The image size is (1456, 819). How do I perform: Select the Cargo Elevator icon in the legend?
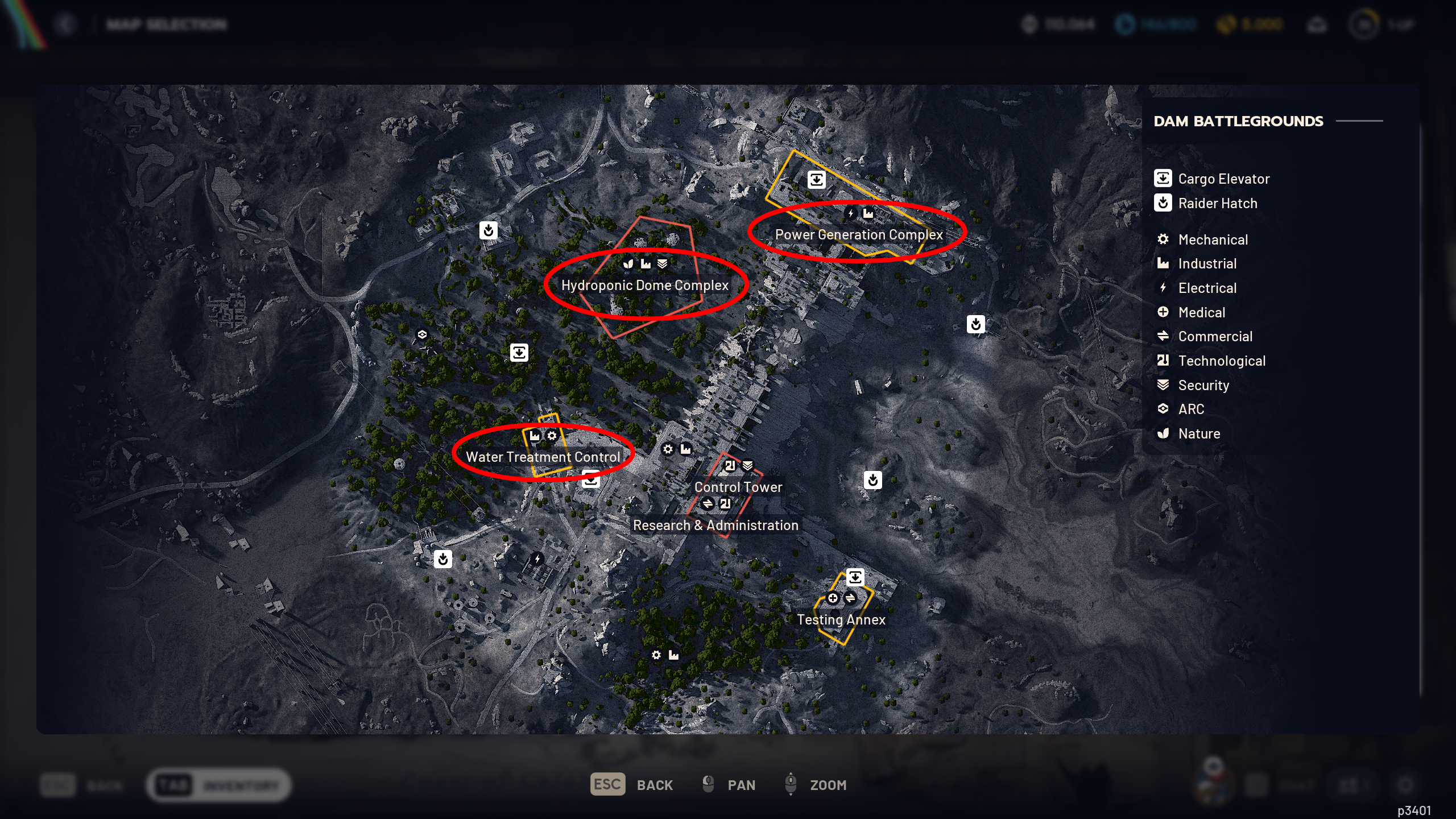click(x=1163, y=178)
